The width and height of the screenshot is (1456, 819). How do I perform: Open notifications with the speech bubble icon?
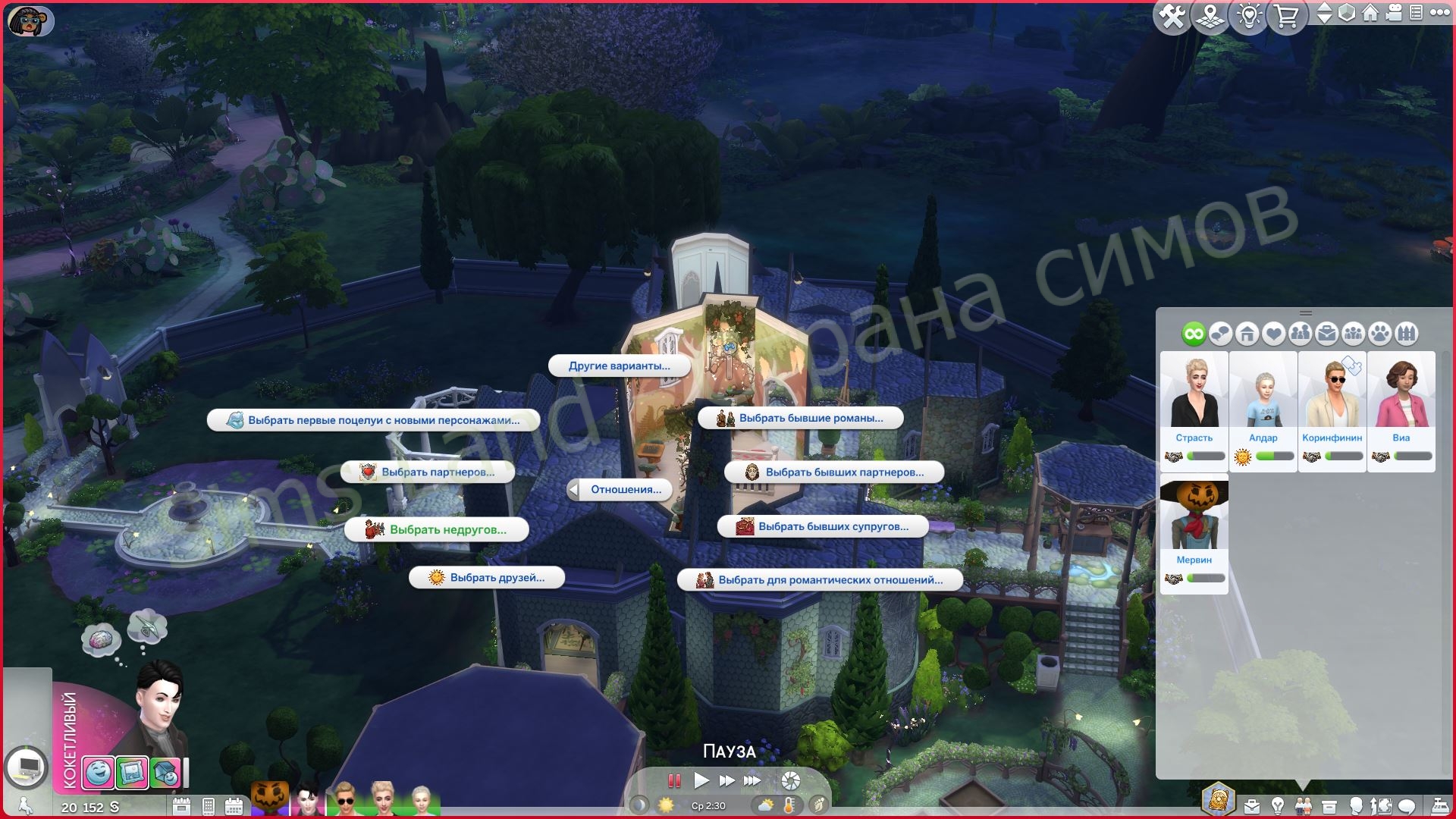click(1407, 805)
